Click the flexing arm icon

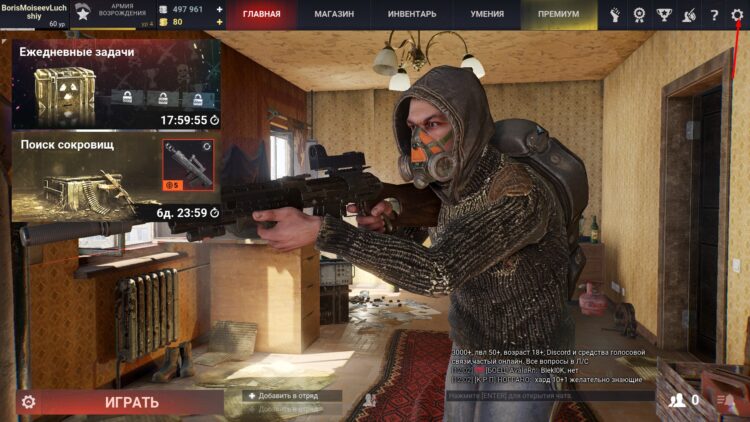pyautogui.click(x=615, y=15)
